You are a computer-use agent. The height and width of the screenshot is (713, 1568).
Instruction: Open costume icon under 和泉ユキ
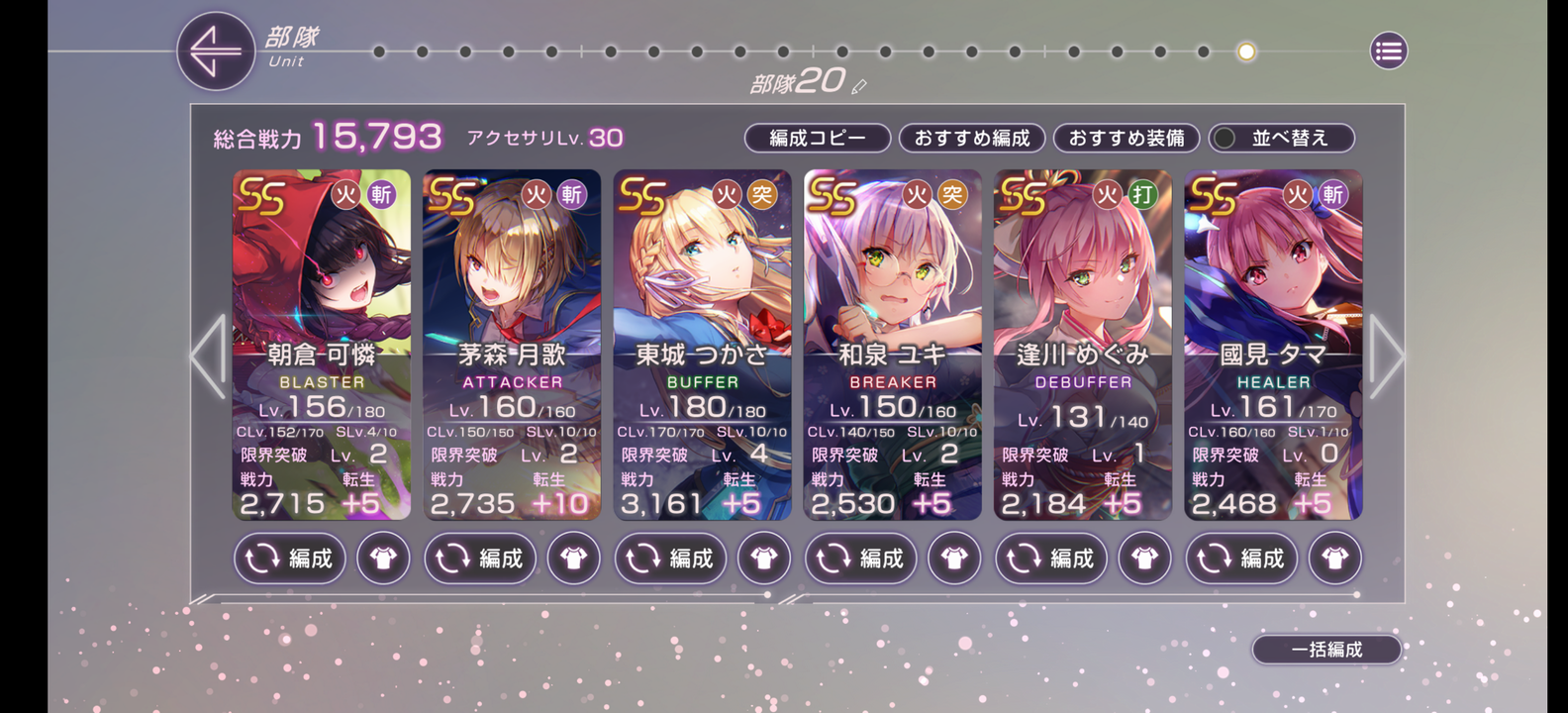[954, 559]
